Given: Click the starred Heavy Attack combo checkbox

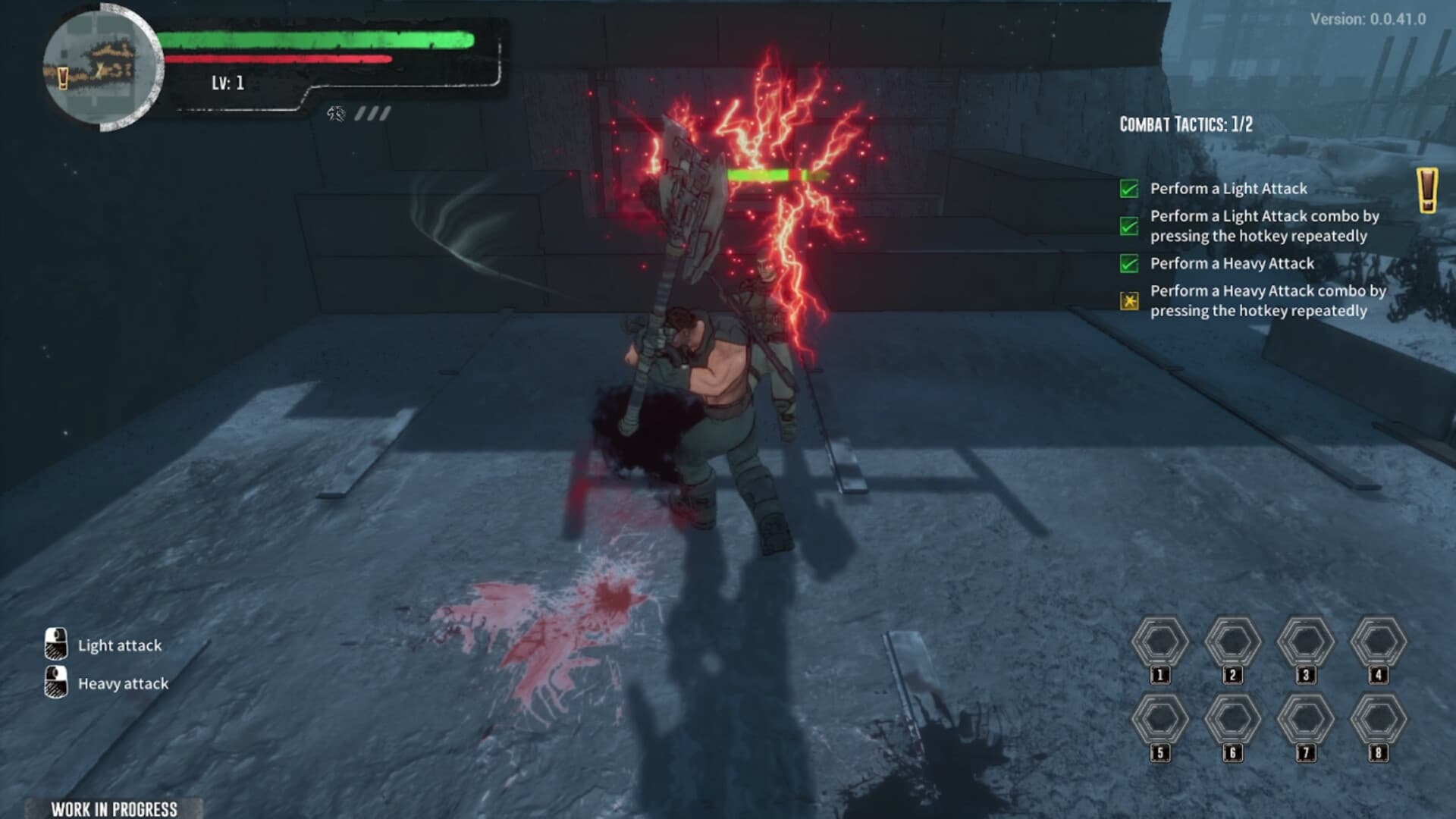Looking at the screenshot, I should point(1131,298).
